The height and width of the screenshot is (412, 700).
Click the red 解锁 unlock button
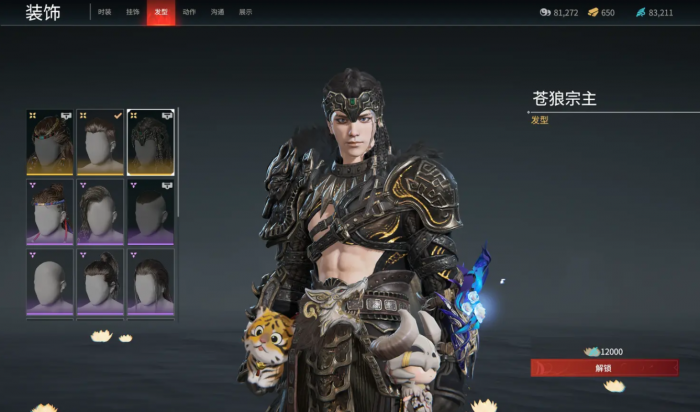(603, 368)
